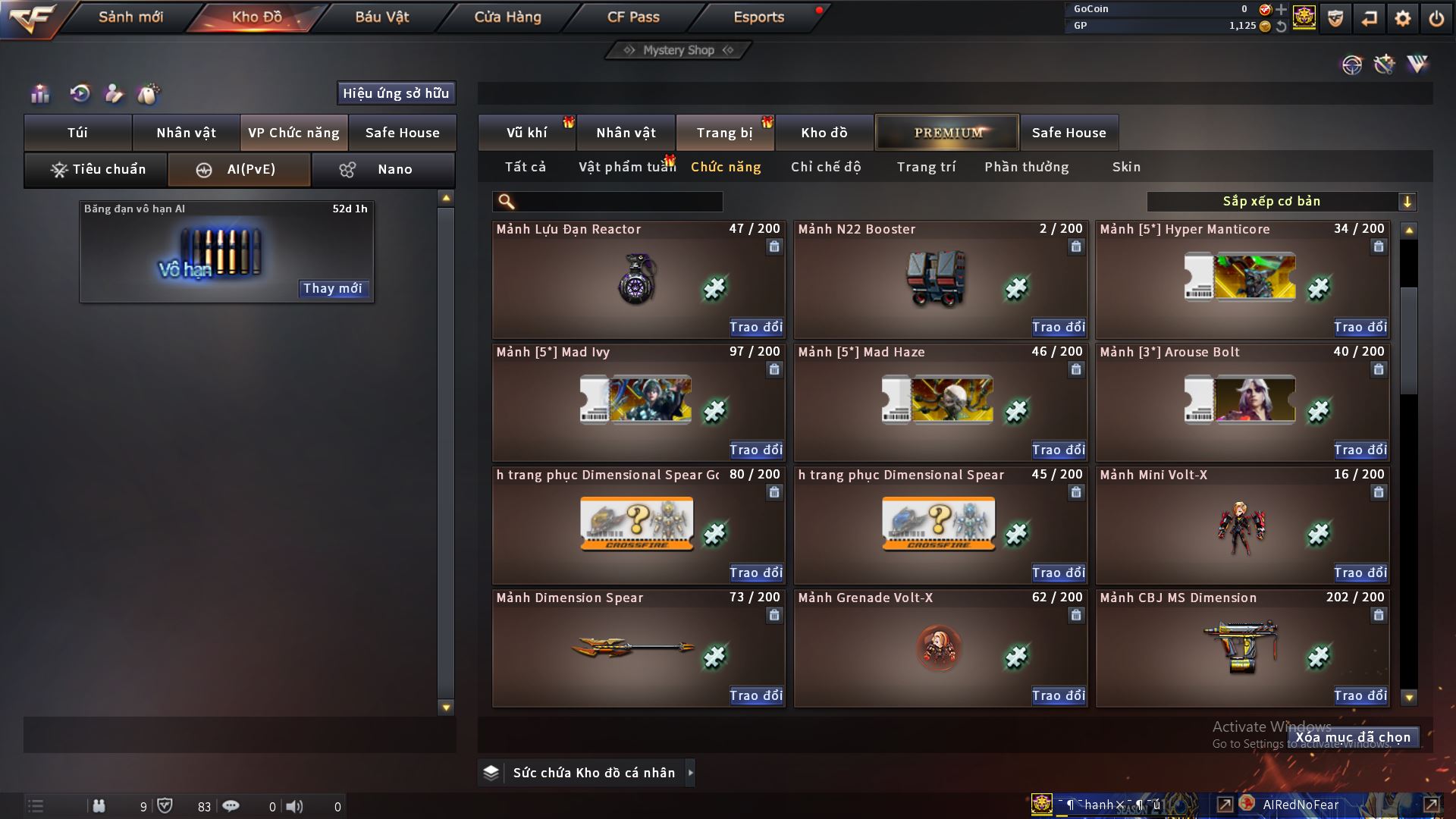Show the Trang trí subcategory
Viewport: 1456px width, 819px height.
(x=926, y=167)
